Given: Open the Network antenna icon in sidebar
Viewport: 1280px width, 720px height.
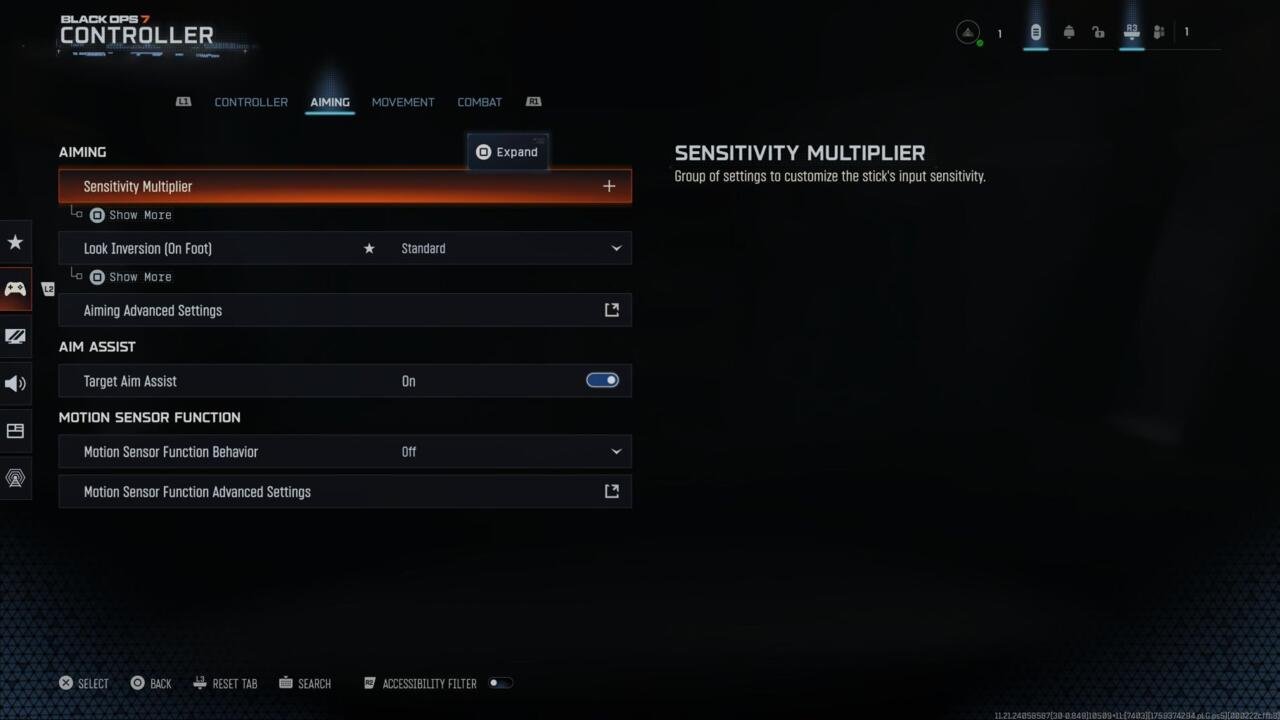Looking at the screenshot, I should tap(15, 478).
